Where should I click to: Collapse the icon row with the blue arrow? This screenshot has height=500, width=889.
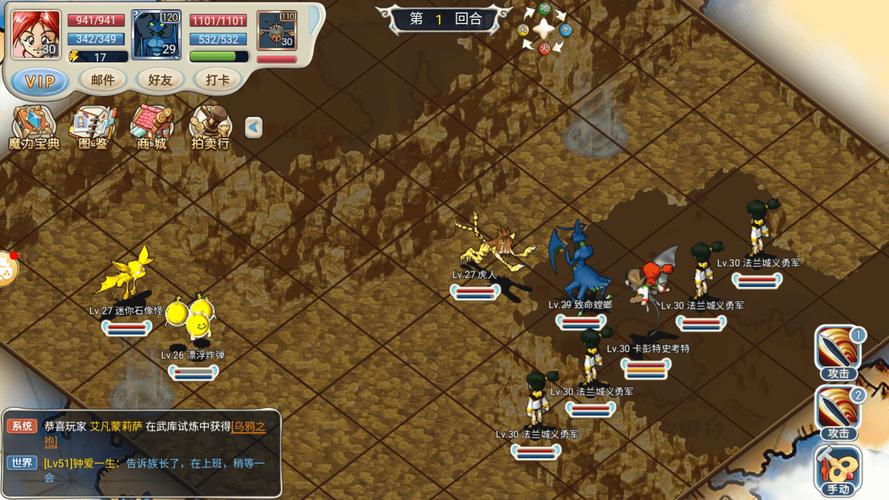pyautogui.click(x=254, y=127)
